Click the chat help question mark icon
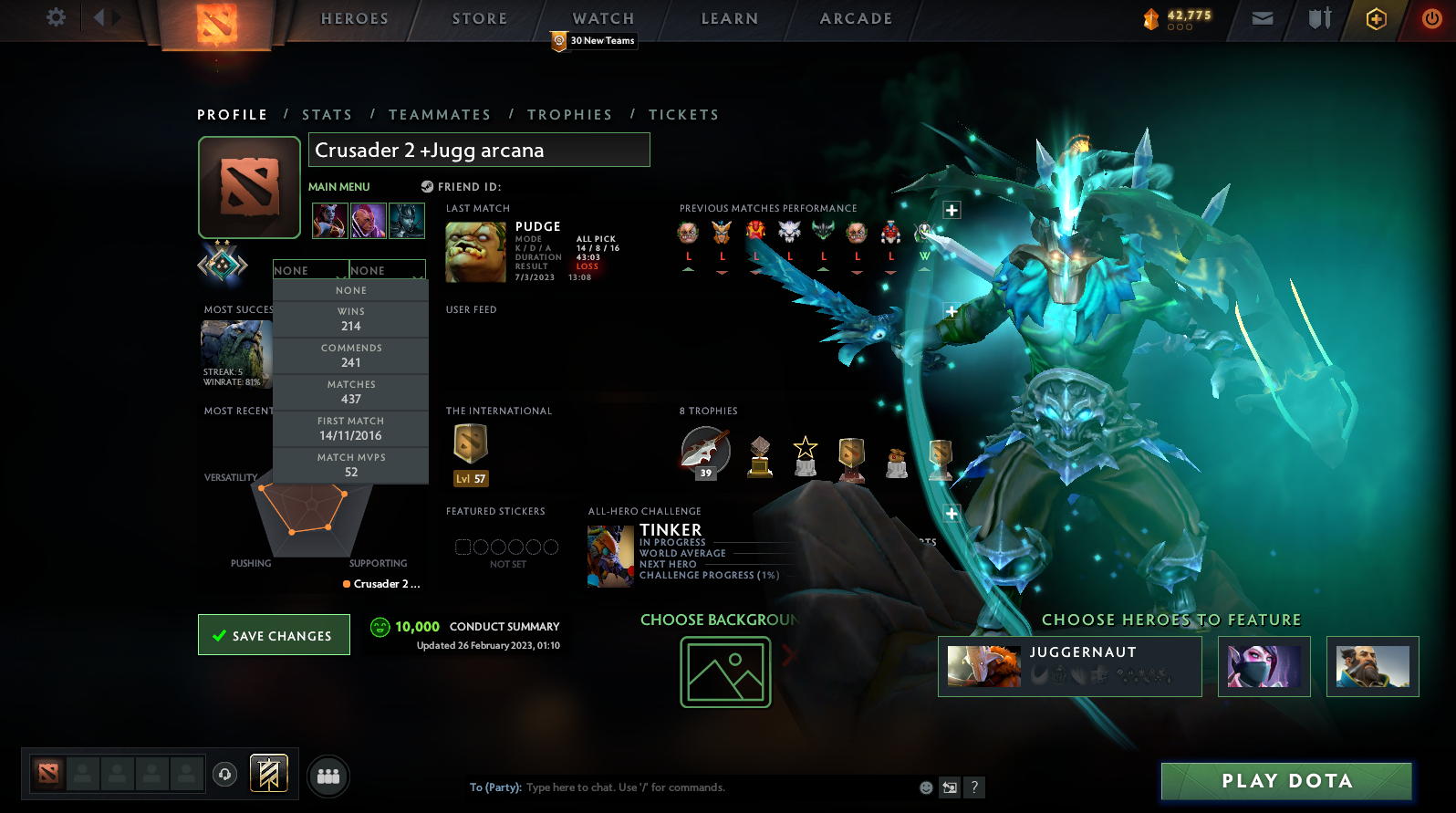 [973, 787]
